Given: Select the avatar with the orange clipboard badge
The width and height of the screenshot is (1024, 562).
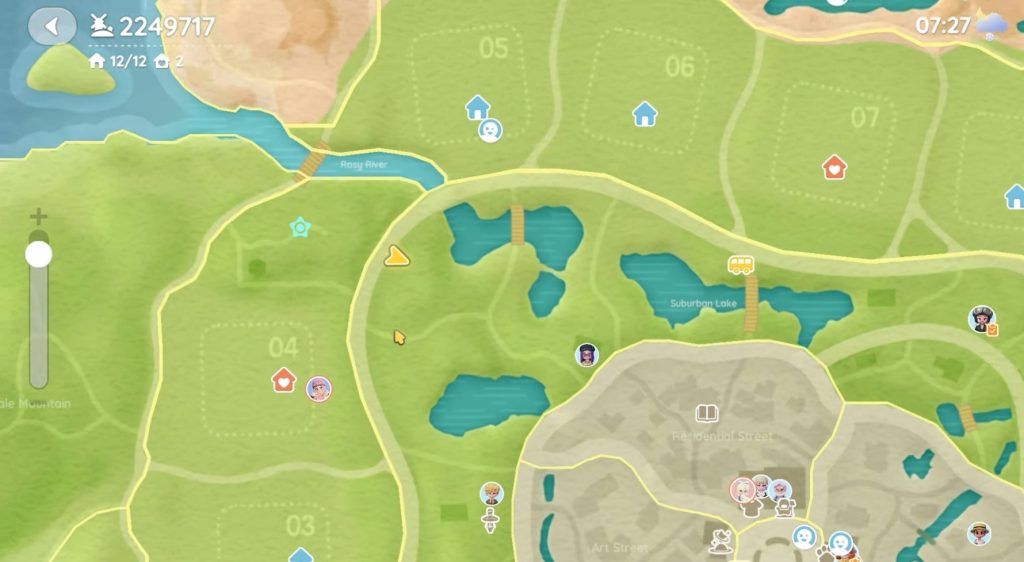Looking at the screenshot, I should point(982,319).
